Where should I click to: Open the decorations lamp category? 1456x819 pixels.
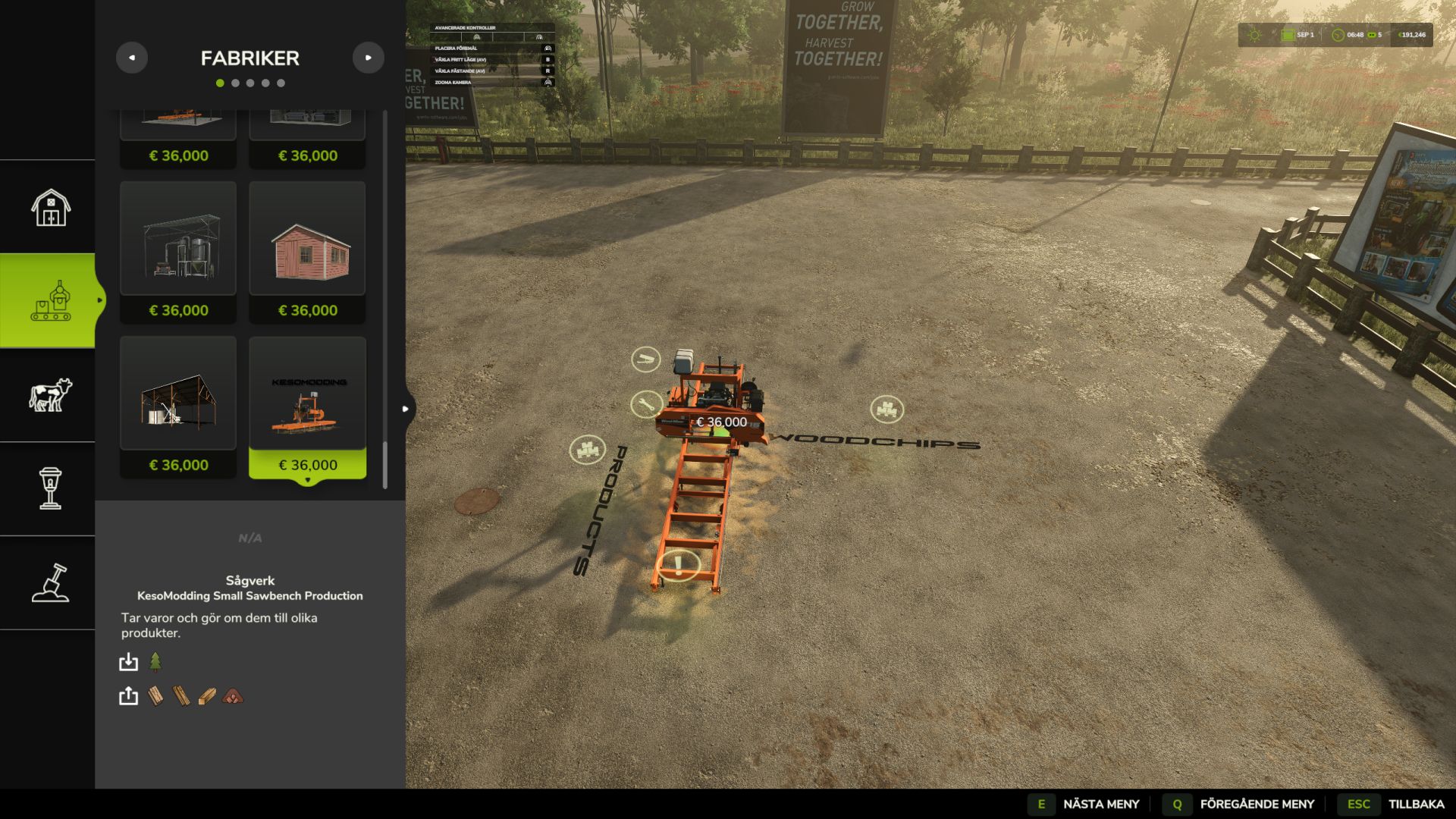tap(50, 488)
